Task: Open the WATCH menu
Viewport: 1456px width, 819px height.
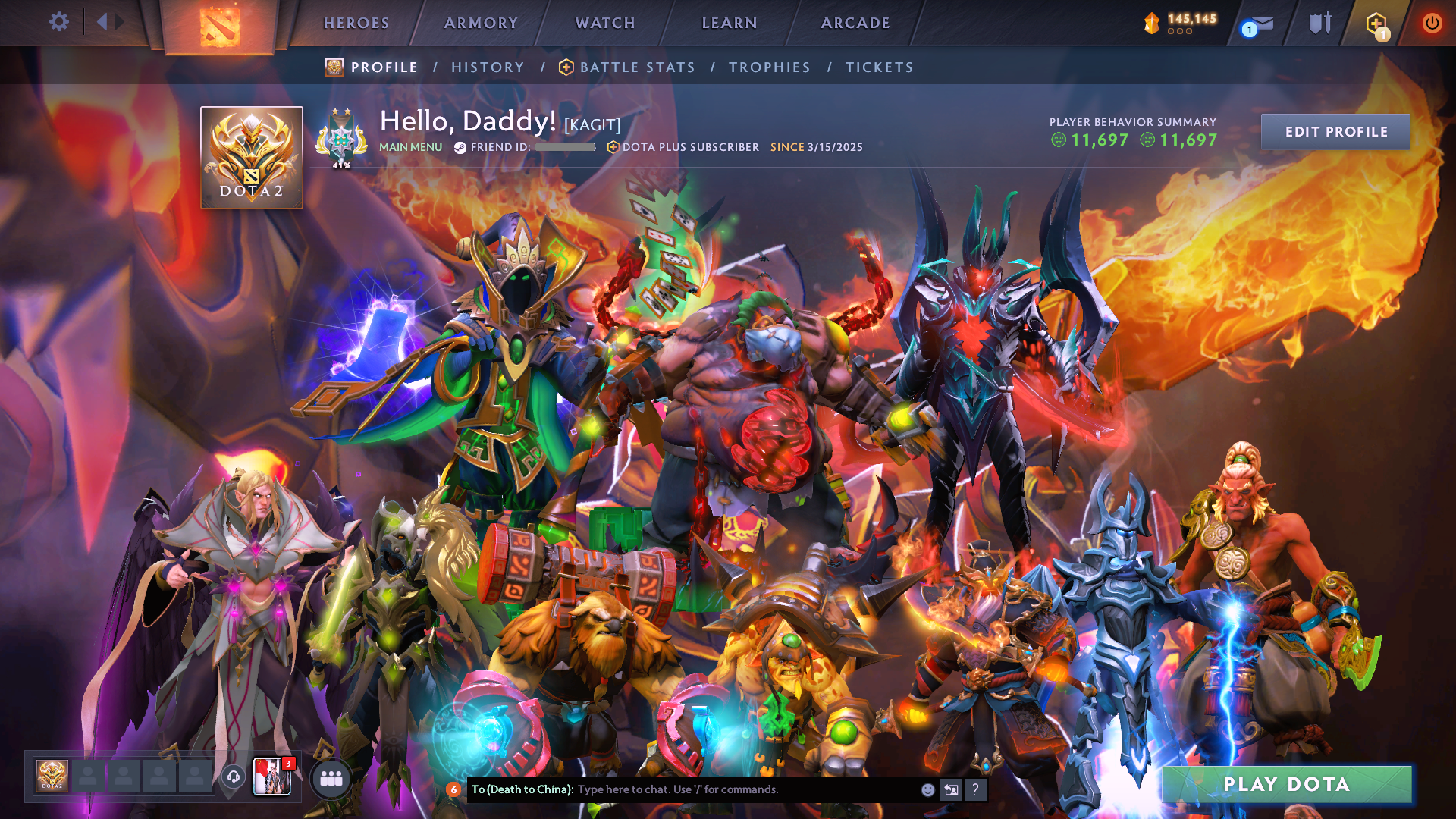Action: 604,23
